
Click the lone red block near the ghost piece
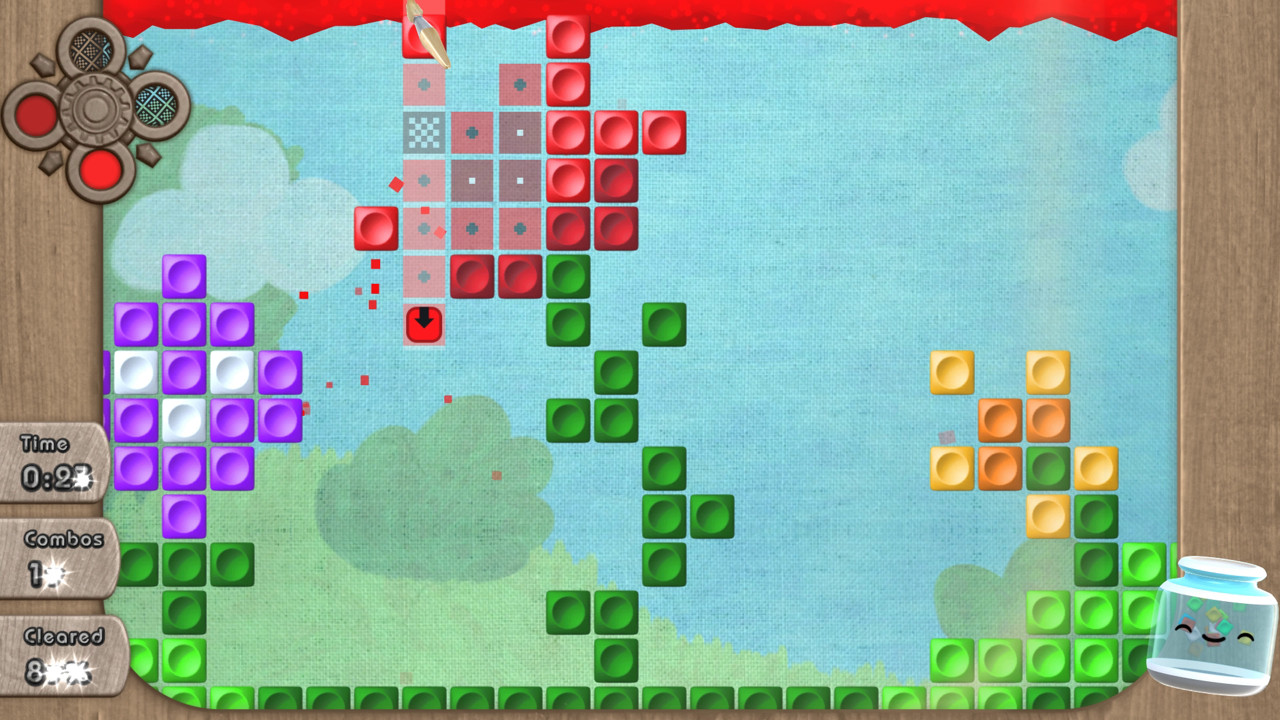coord(375,227)
